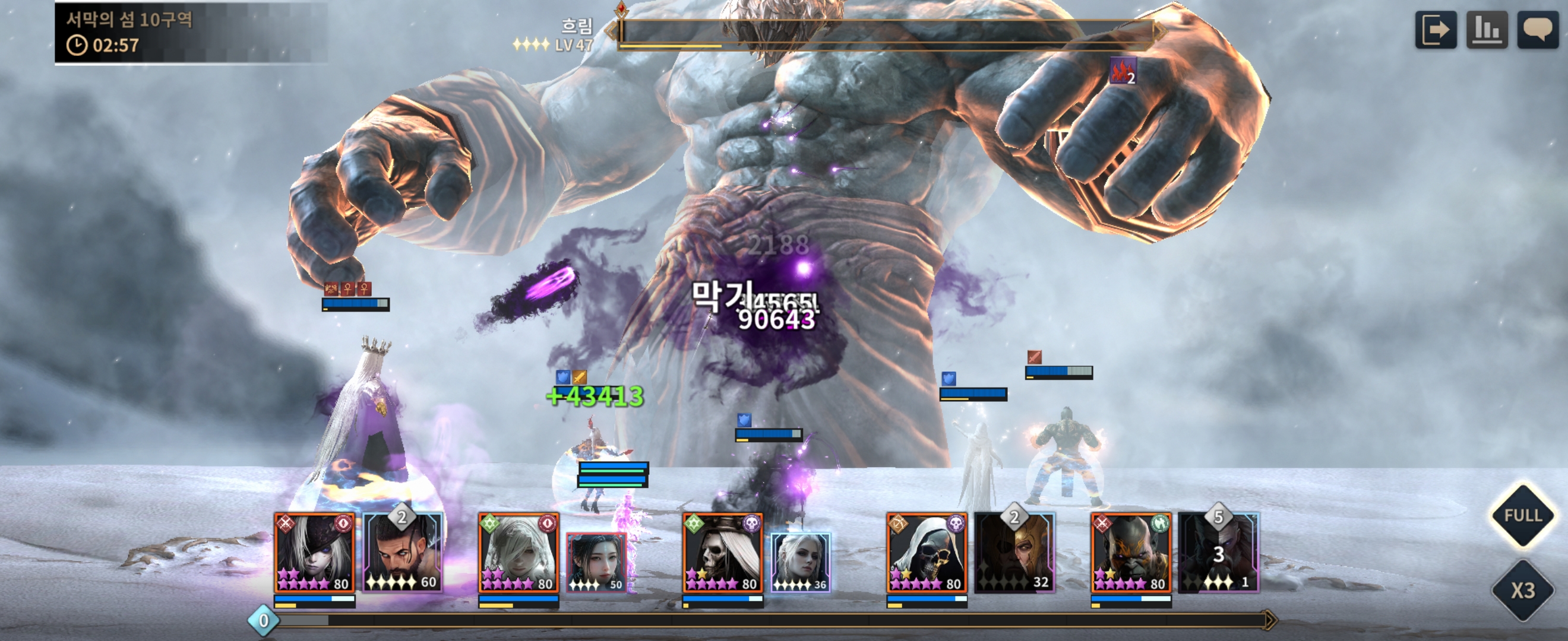This screenshot has height=641, width=1568.
Task: Select the dark-haired woman level 50 portrait
Action: tap(596, 563)
